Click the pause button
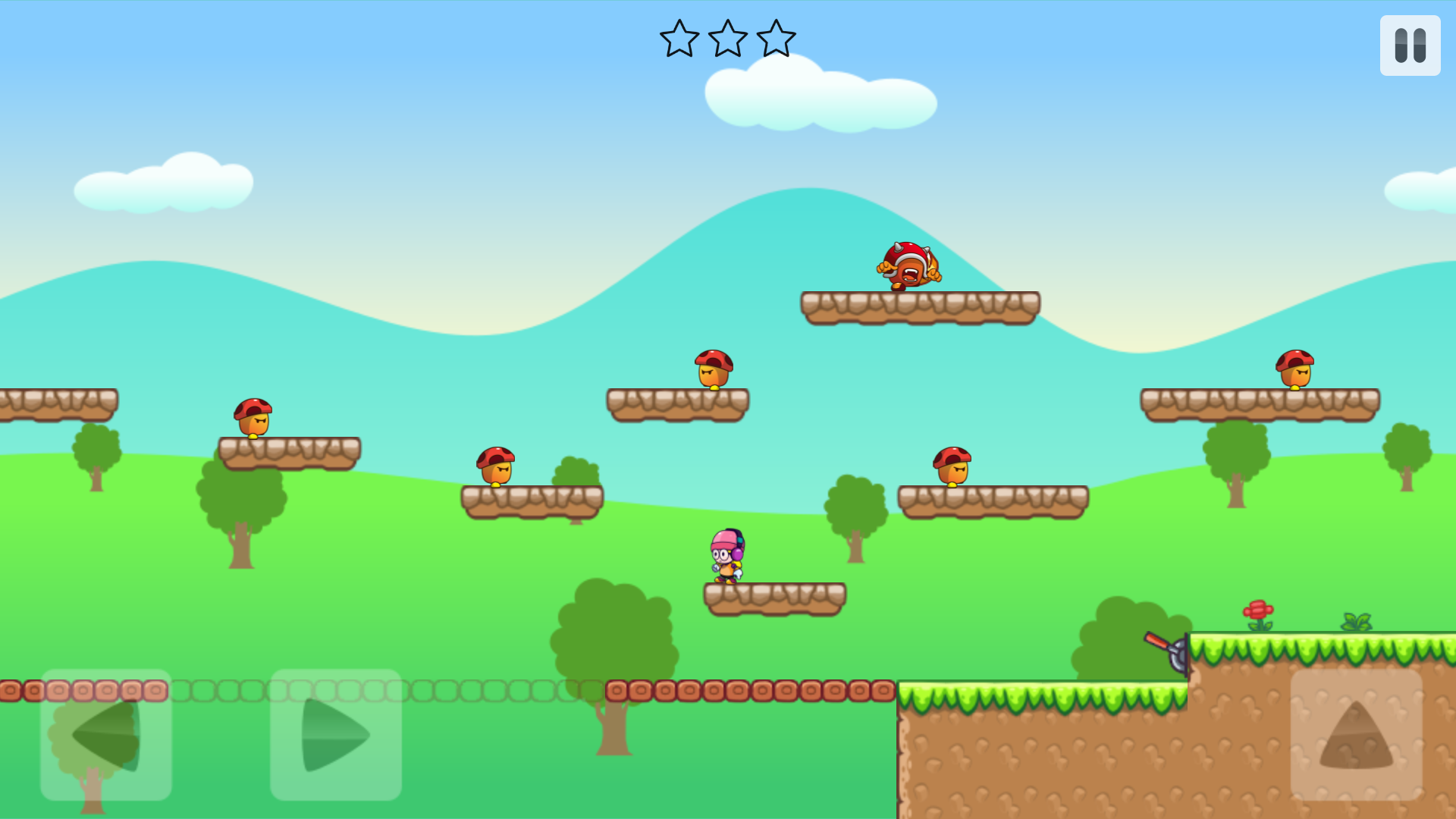Image resolution: width=1456 pixels, height=819 pixels. click(1409, 45)
